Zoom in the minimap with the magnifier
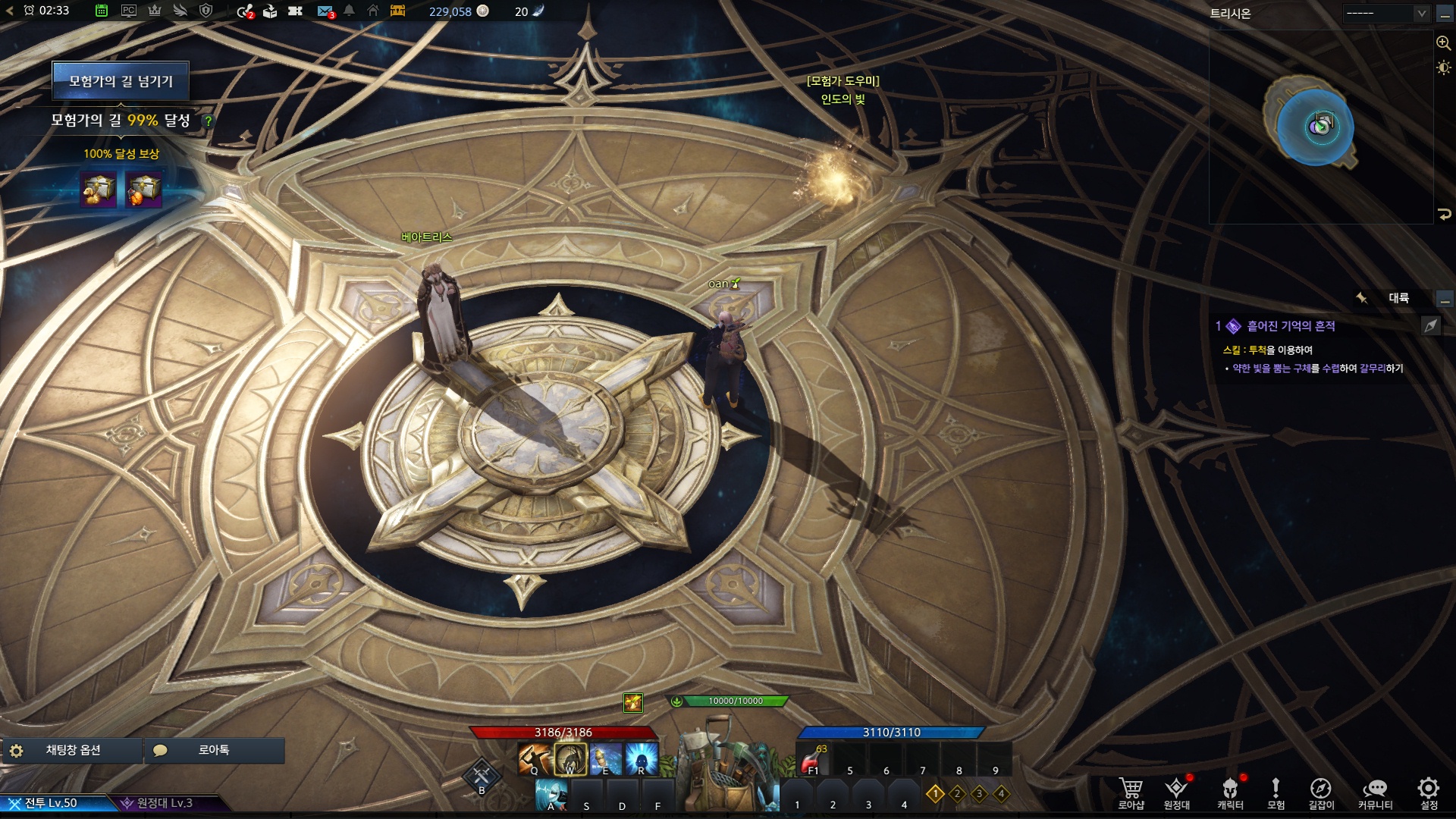Image resolution: width=1456 pixels, height=819 pixels. pyautogui.click(x=1444, y=43)
